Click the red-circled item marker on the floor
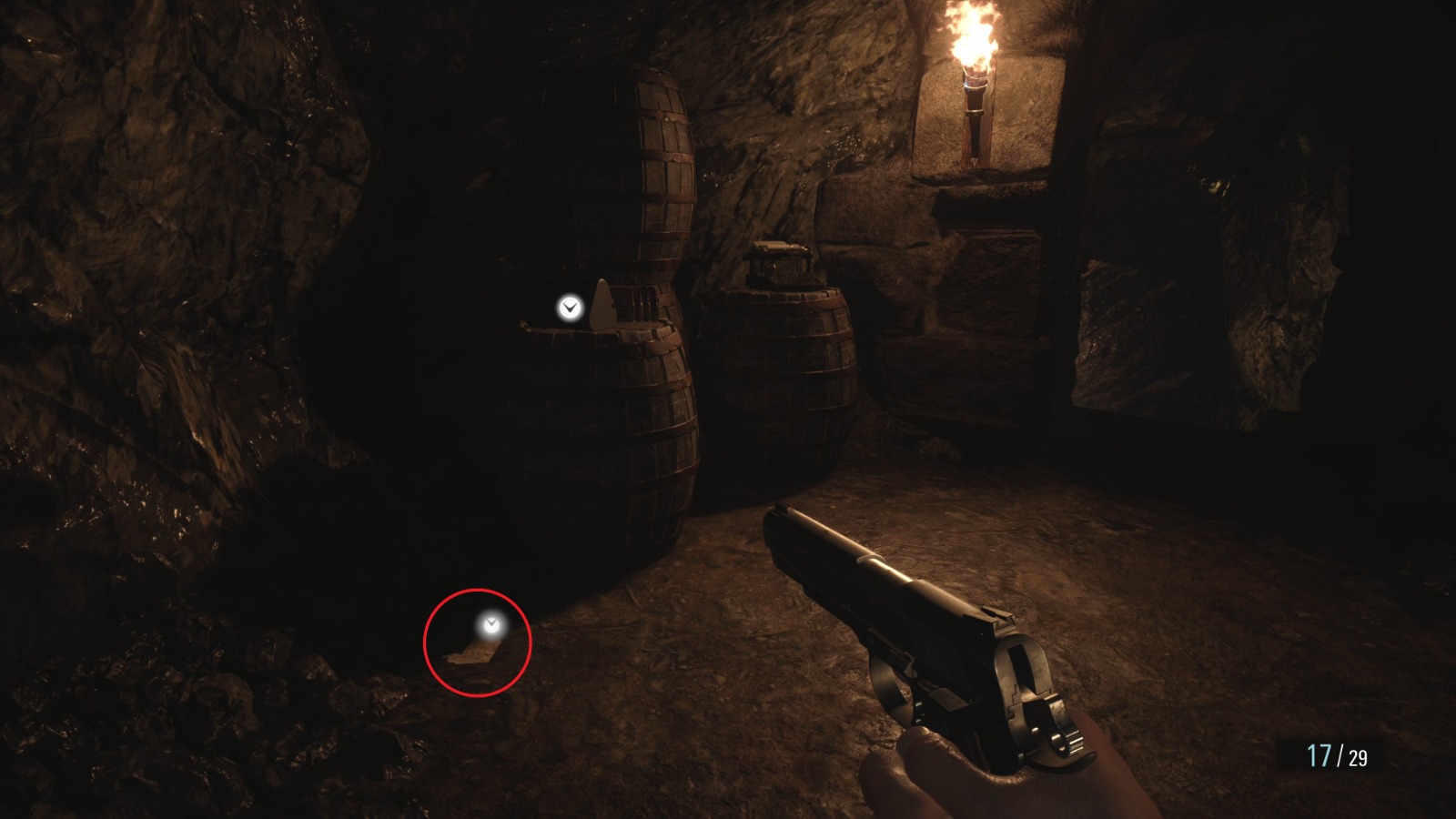 (x=492, y=624)
